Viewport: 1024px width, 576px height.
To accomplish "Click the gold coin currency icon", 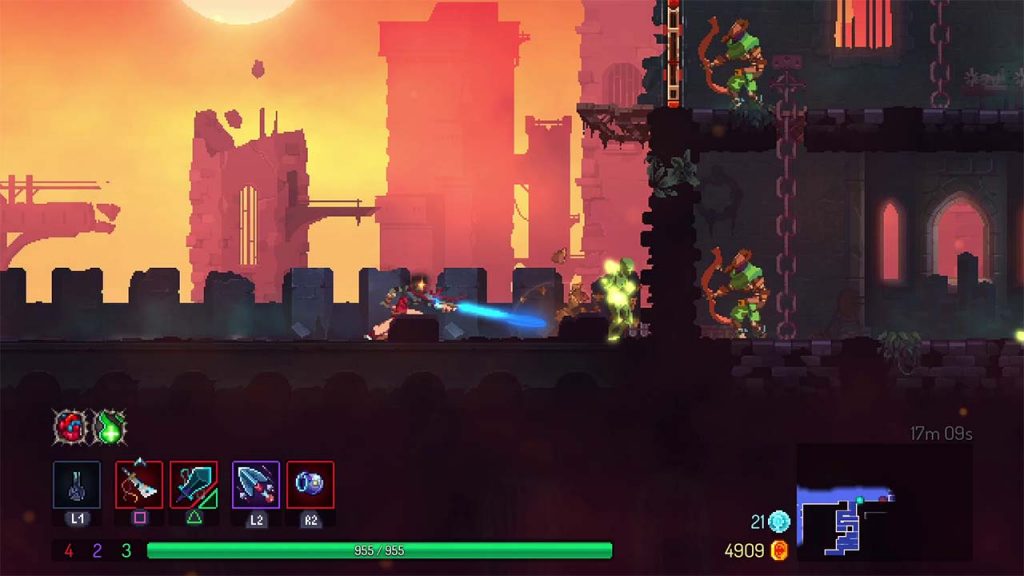I will [779, 550].
